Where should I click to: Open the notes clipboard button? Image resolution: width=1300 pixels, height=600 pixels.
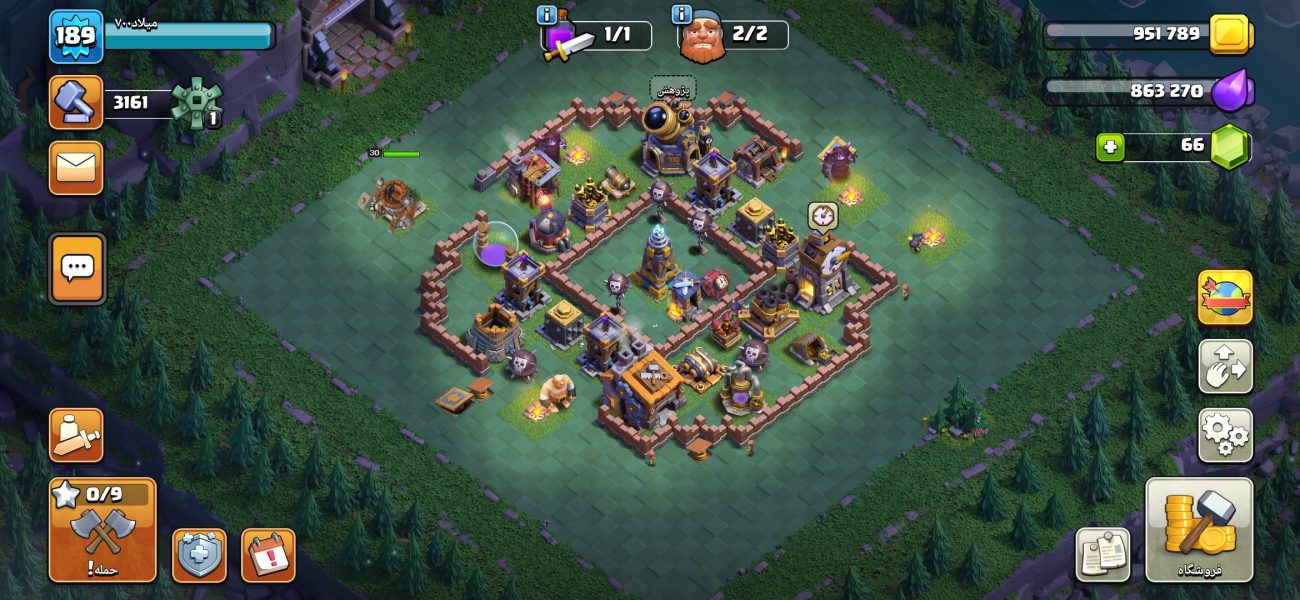click(x=1103, y=555)
